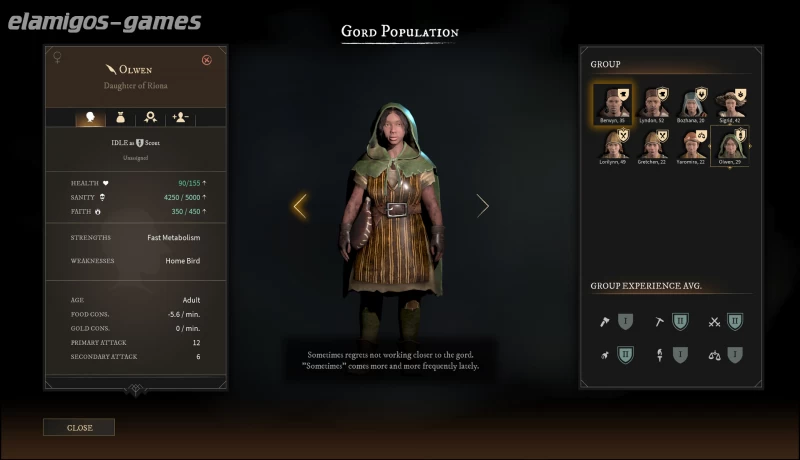Select Lyndon's portrait in the group
800x460 pixels.
point(654,102)
